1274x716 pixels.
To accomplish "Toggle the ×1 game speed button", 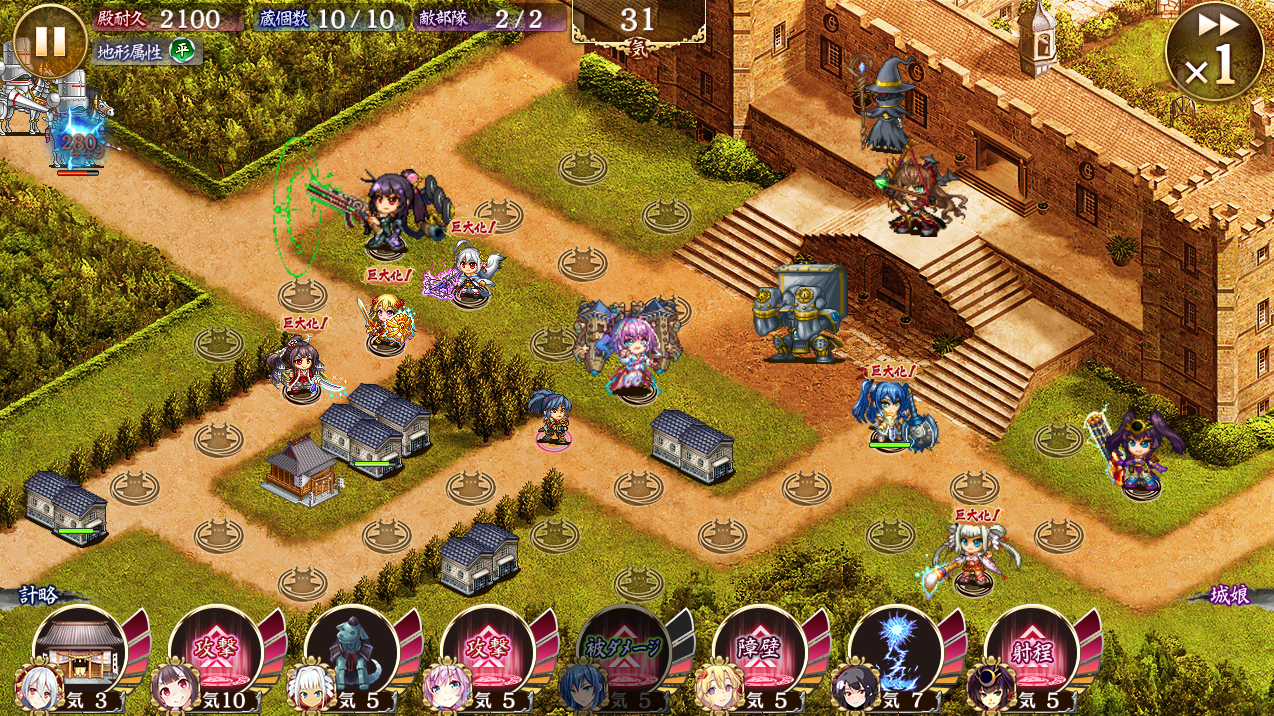I will click(x=1214, y=52).
